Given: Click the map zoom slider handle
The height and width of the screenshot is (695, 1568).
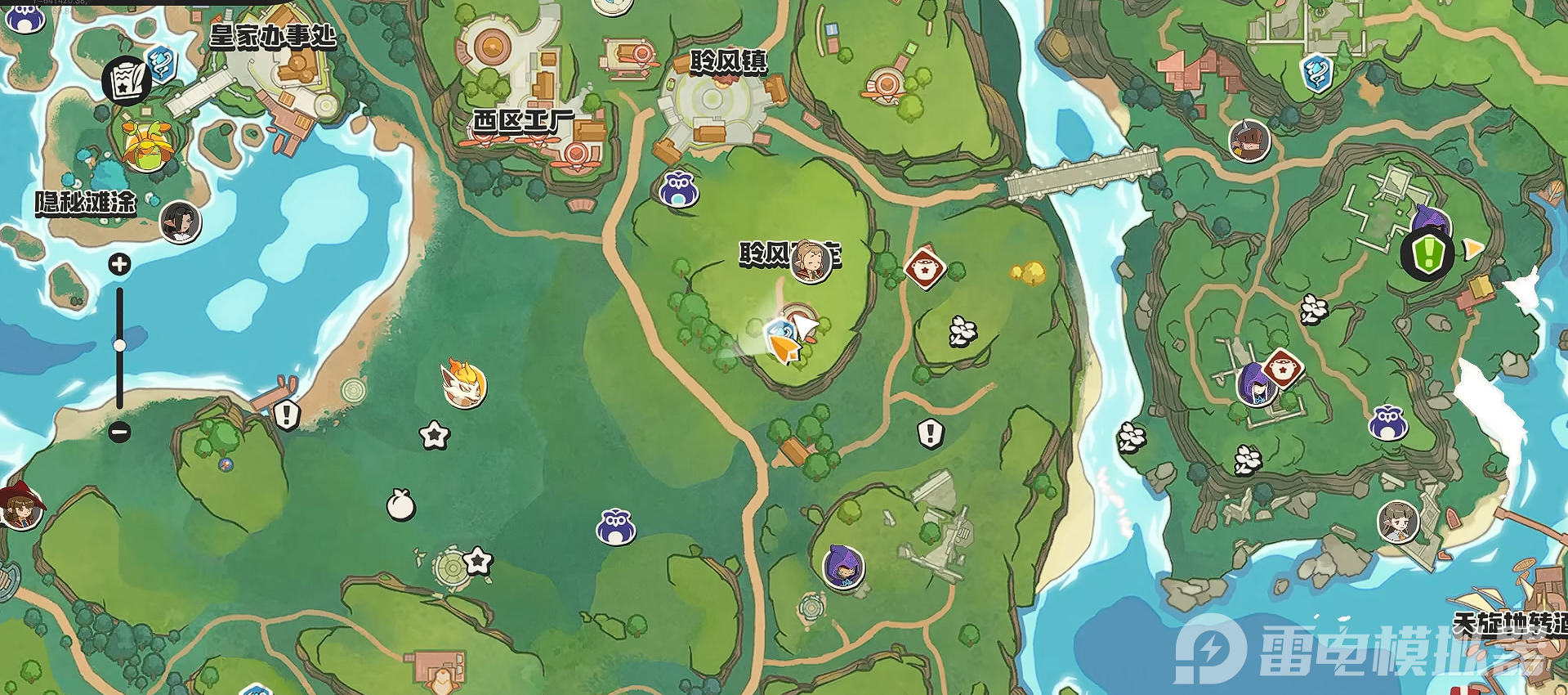Looking at the screenshot, I should pos(120,345).
